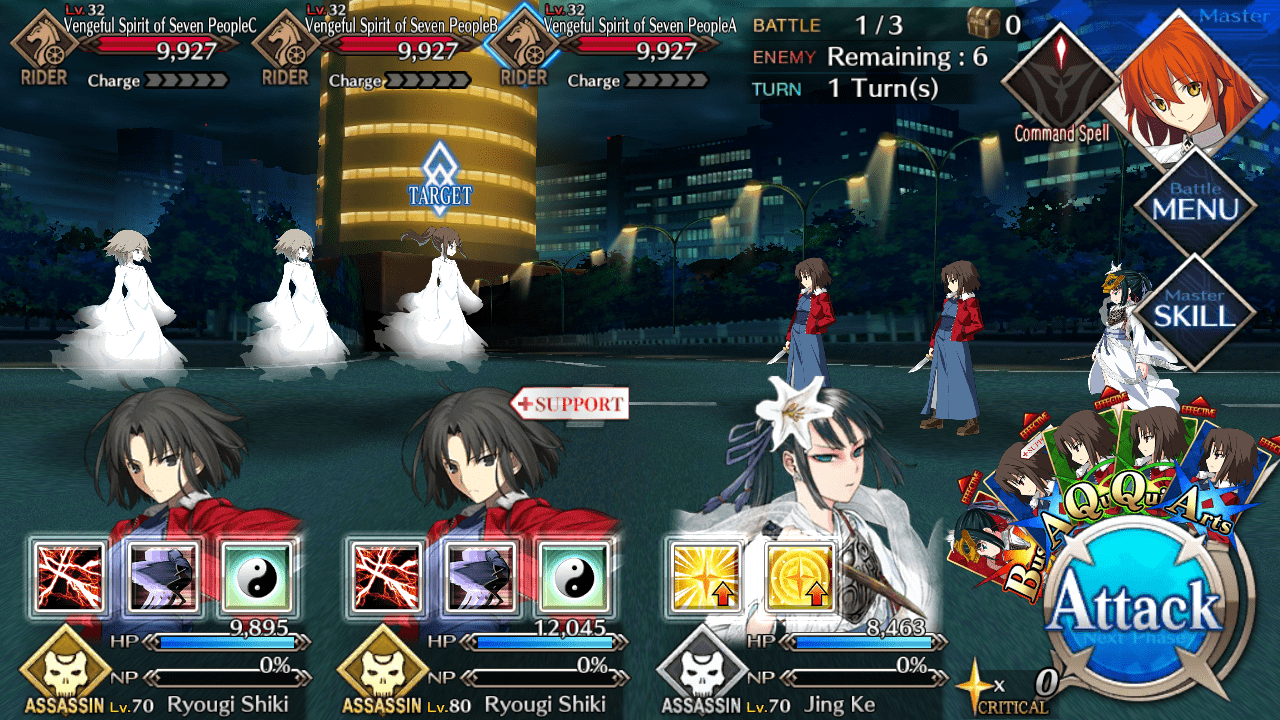1280x720 pixels.
Task: Activate Lv.70 Ryougi Shiki's dodging figure skill
Action: click(164, 577)
